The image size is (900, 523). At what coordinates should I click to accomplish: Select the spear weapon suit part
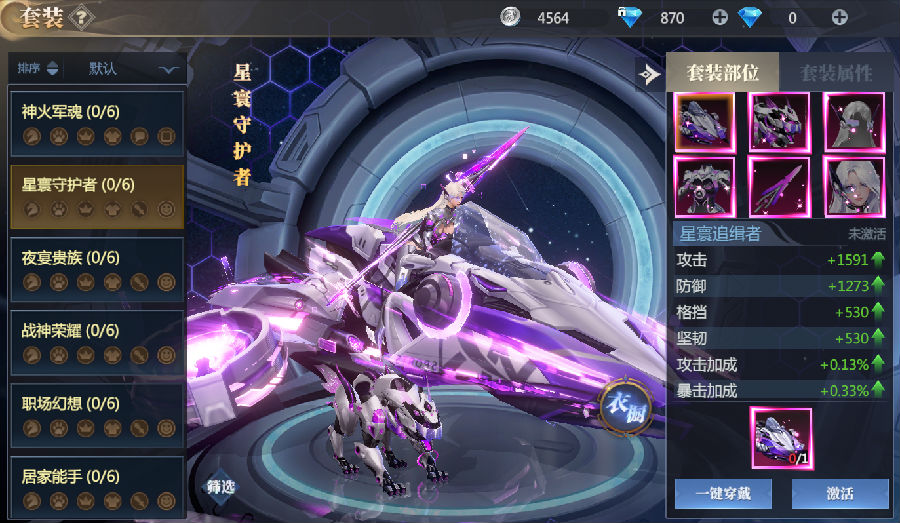[x=779, y=187]
